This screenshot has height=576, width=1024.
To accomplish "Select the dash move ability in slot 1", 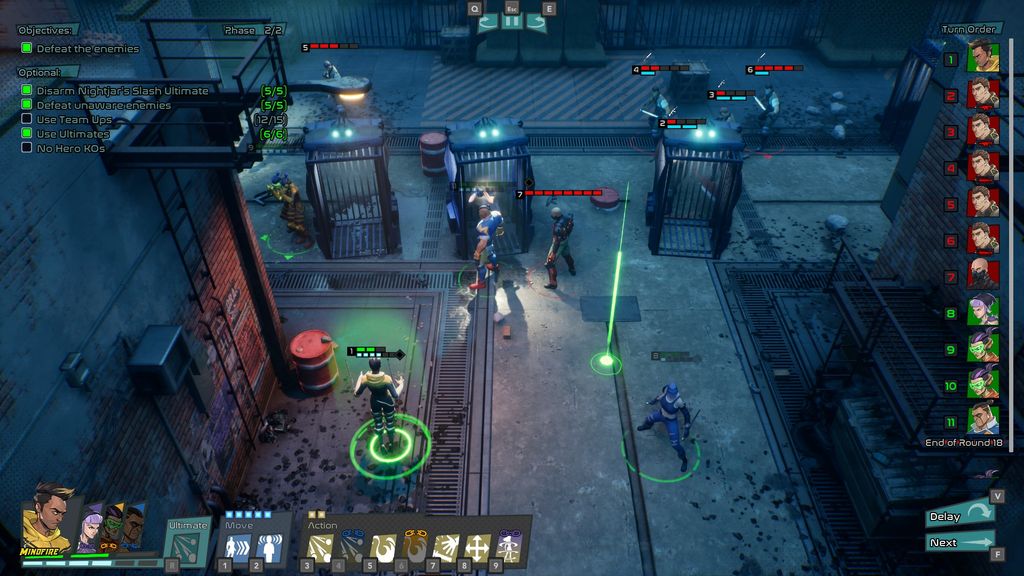I will [238, 546].
